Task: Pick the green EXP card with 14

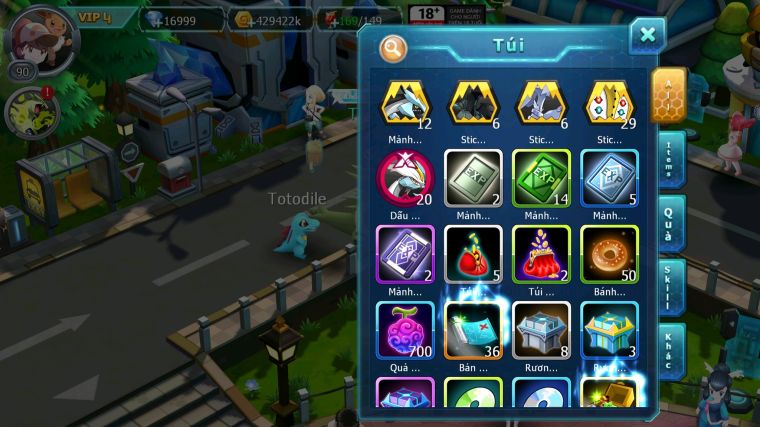Action: coord(541,177)
